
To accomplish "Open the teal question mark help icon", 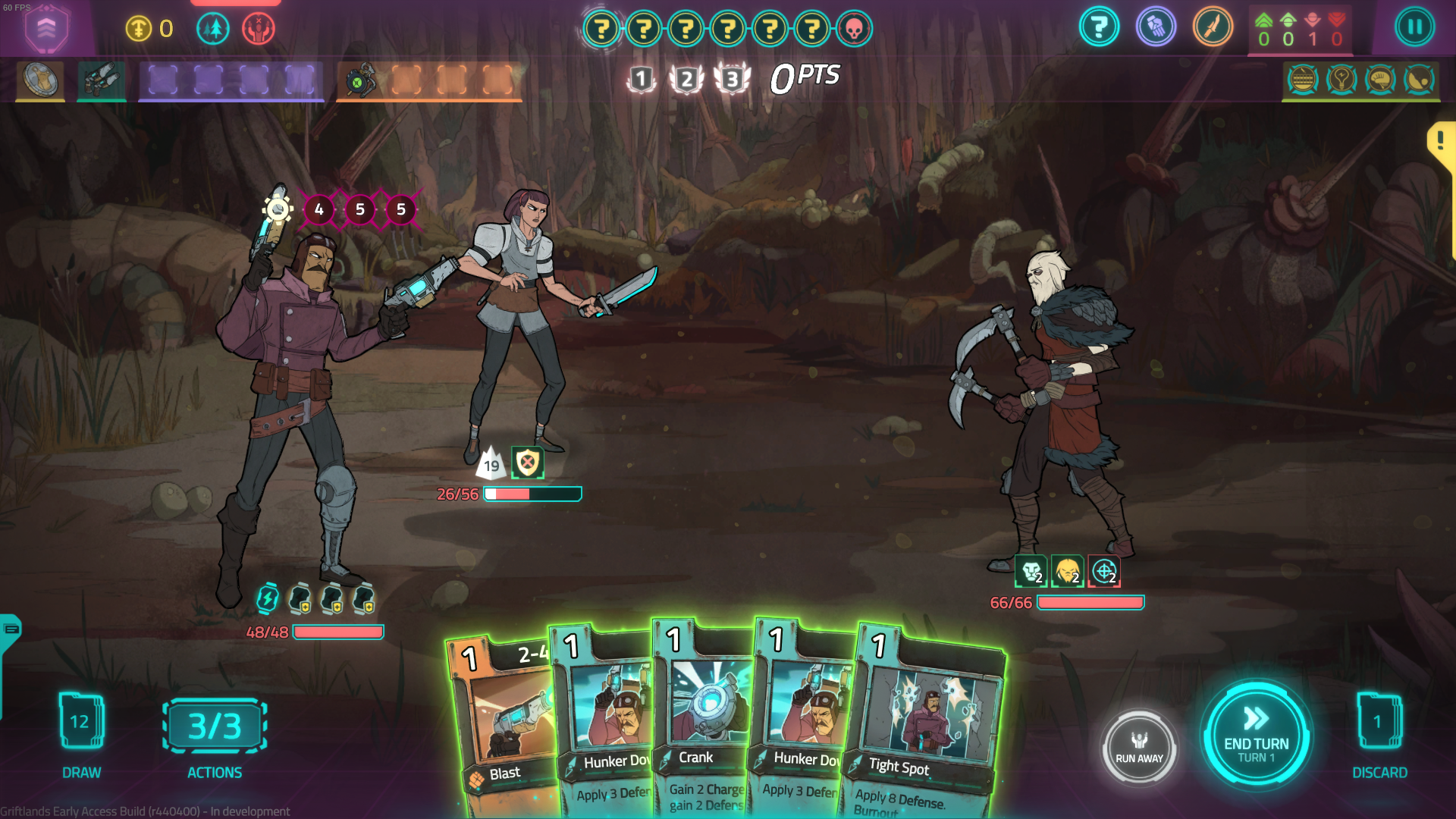I will point(1099,28).
